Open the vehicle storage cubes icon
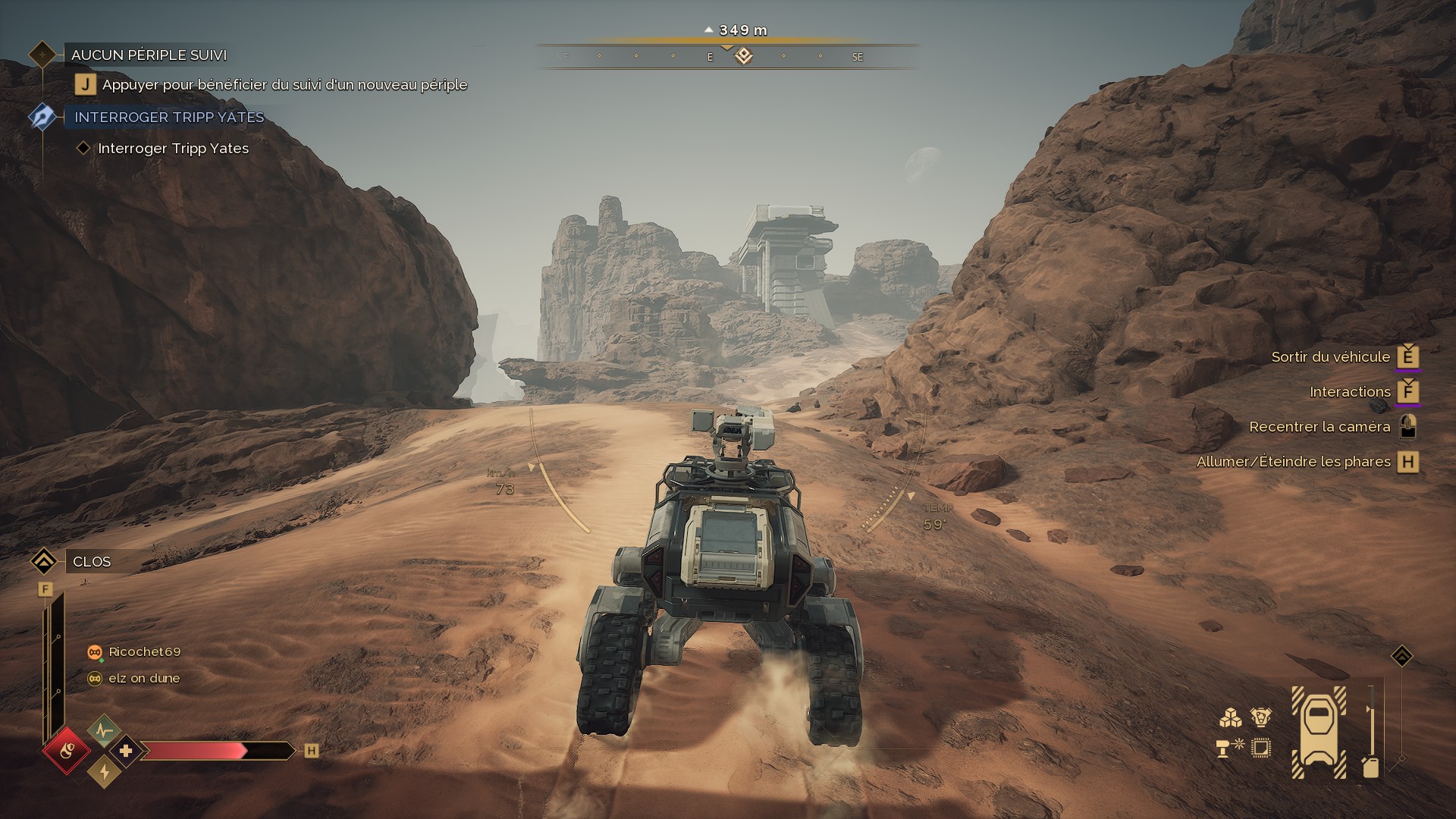 [1229, 717]
